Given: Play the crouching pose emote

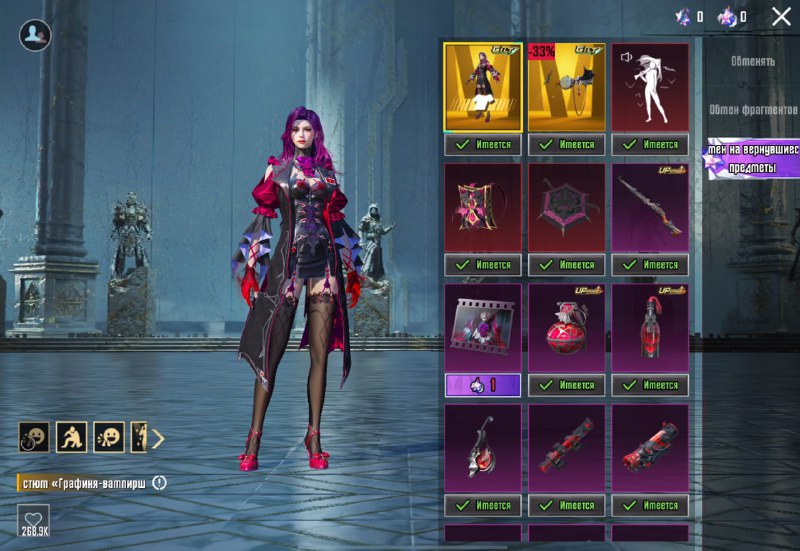Looking at the screenshot, I should [71, 437].
